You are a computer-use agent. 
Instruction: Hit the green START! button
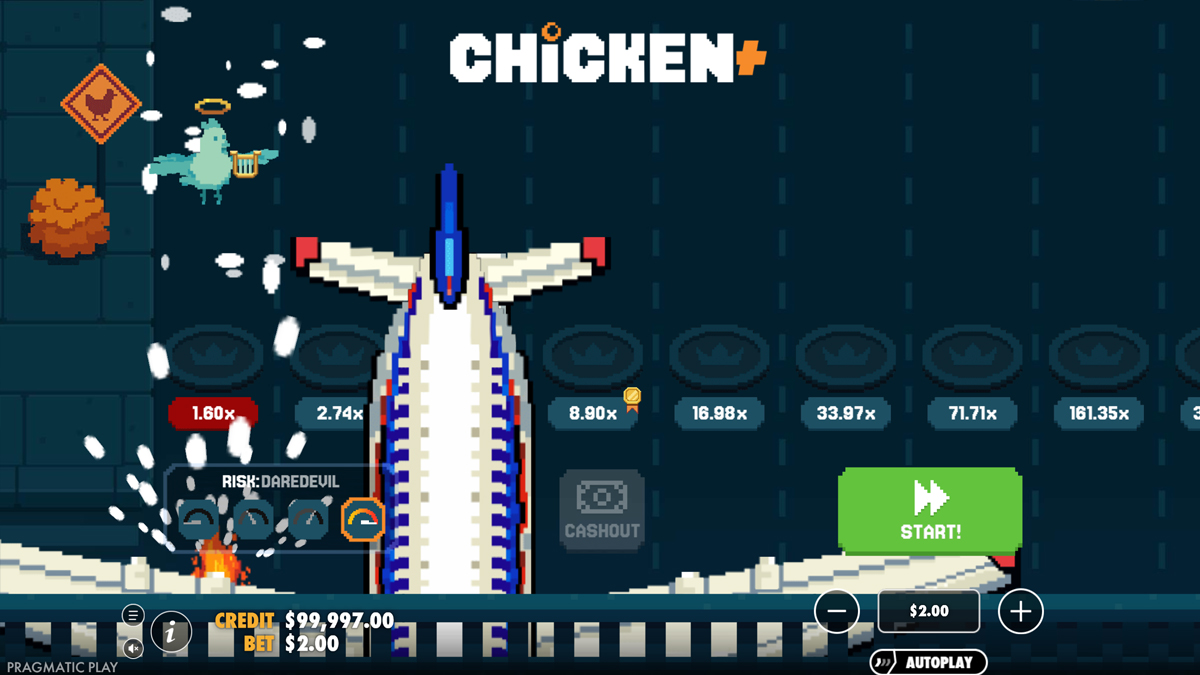tap(929, 510)
